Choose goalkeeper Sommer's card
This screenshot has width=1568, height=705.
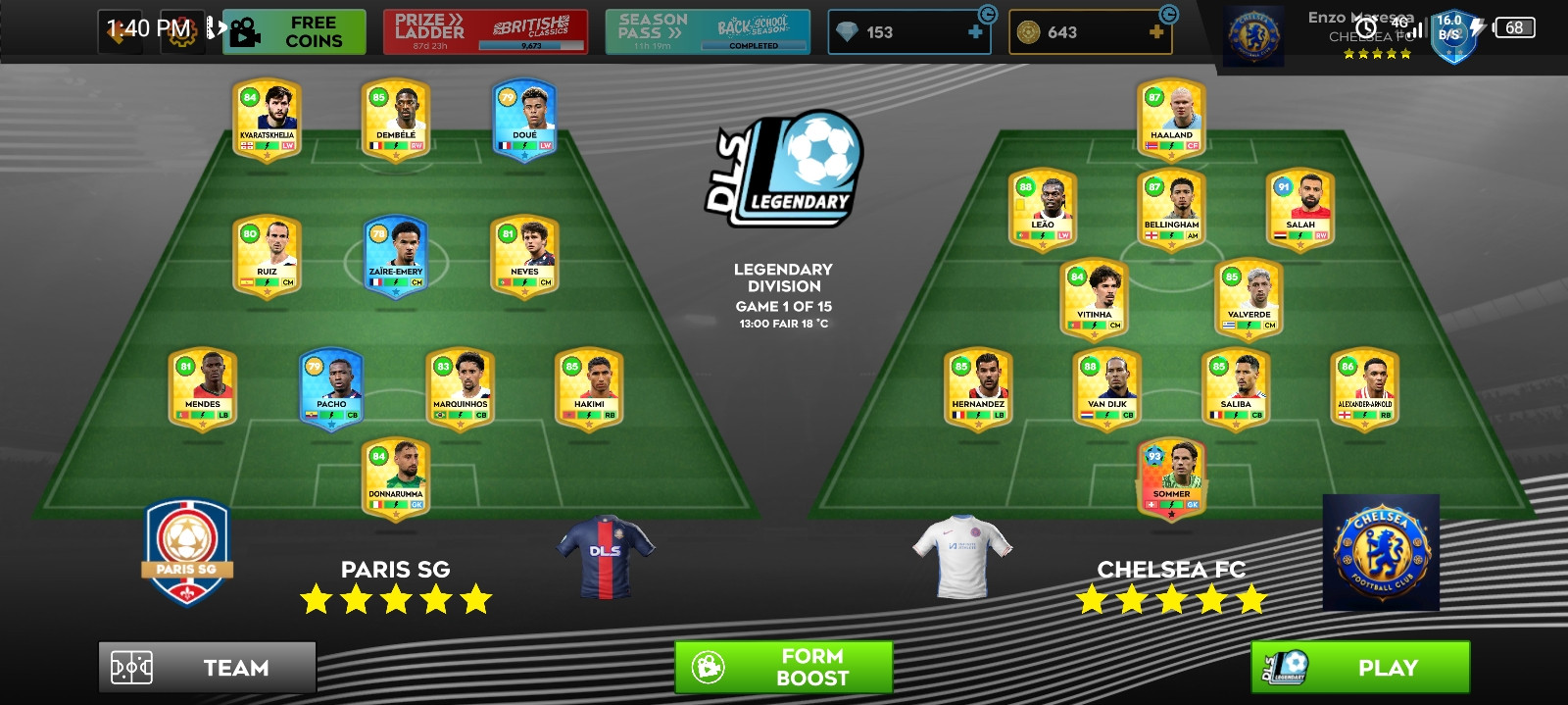1171,478
